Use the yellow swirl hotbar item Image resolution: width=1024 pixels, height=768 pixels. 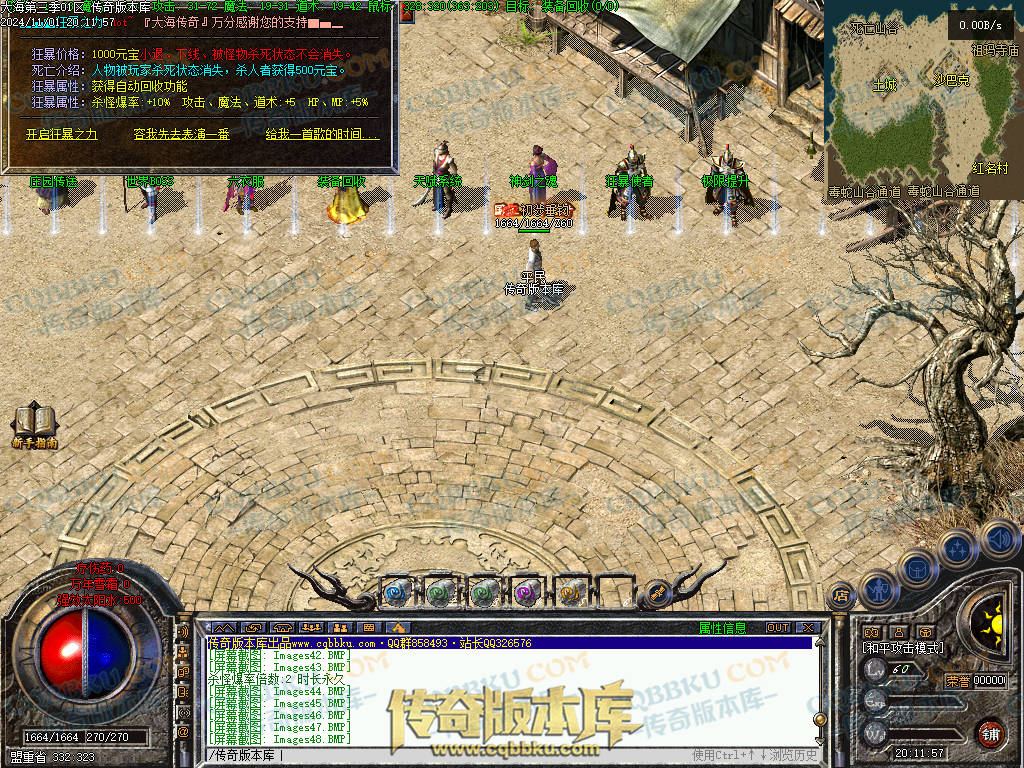[569, 591]
